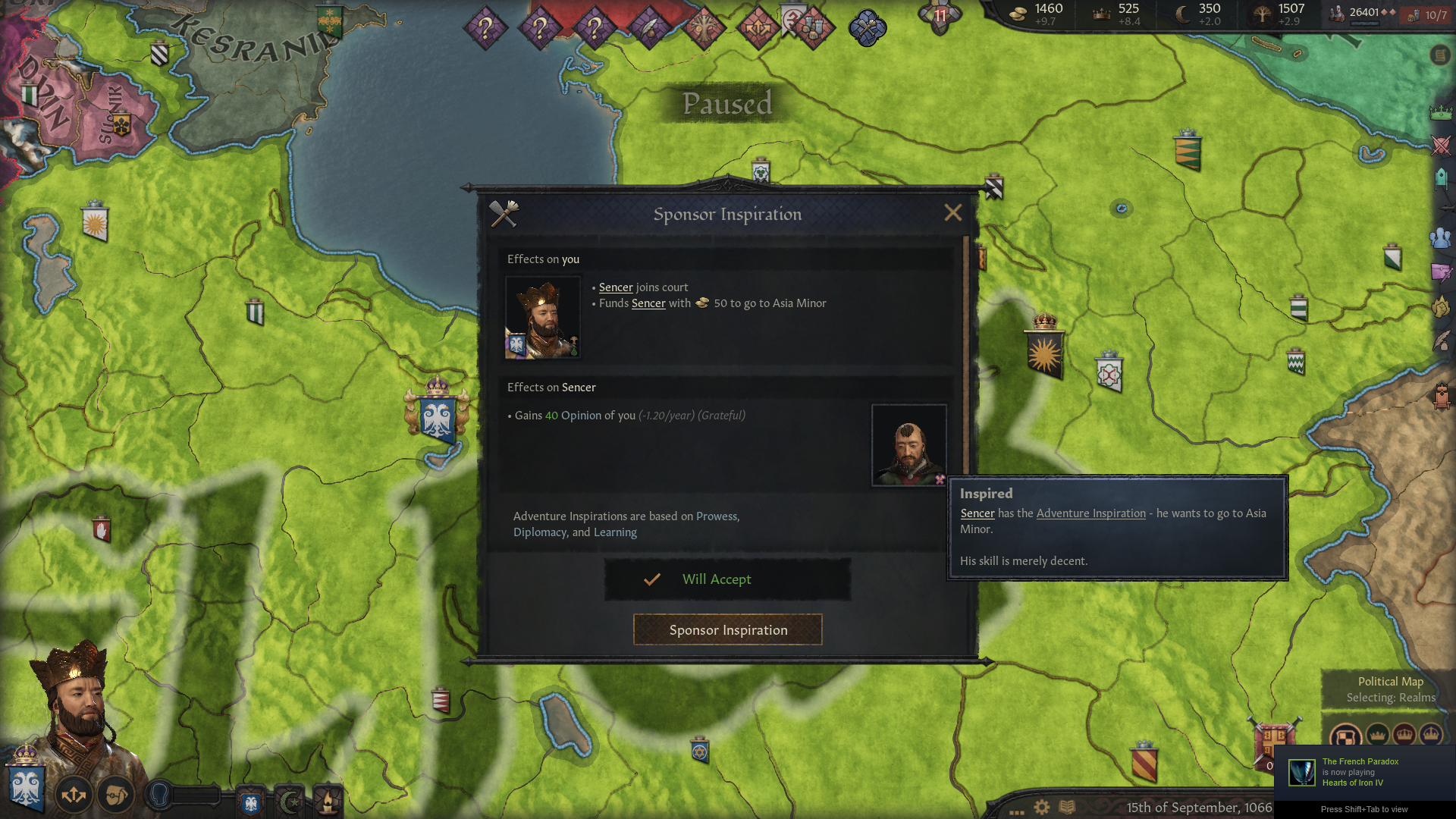
Task: Open the crescent moon faith button
Action: click(289, 802)
